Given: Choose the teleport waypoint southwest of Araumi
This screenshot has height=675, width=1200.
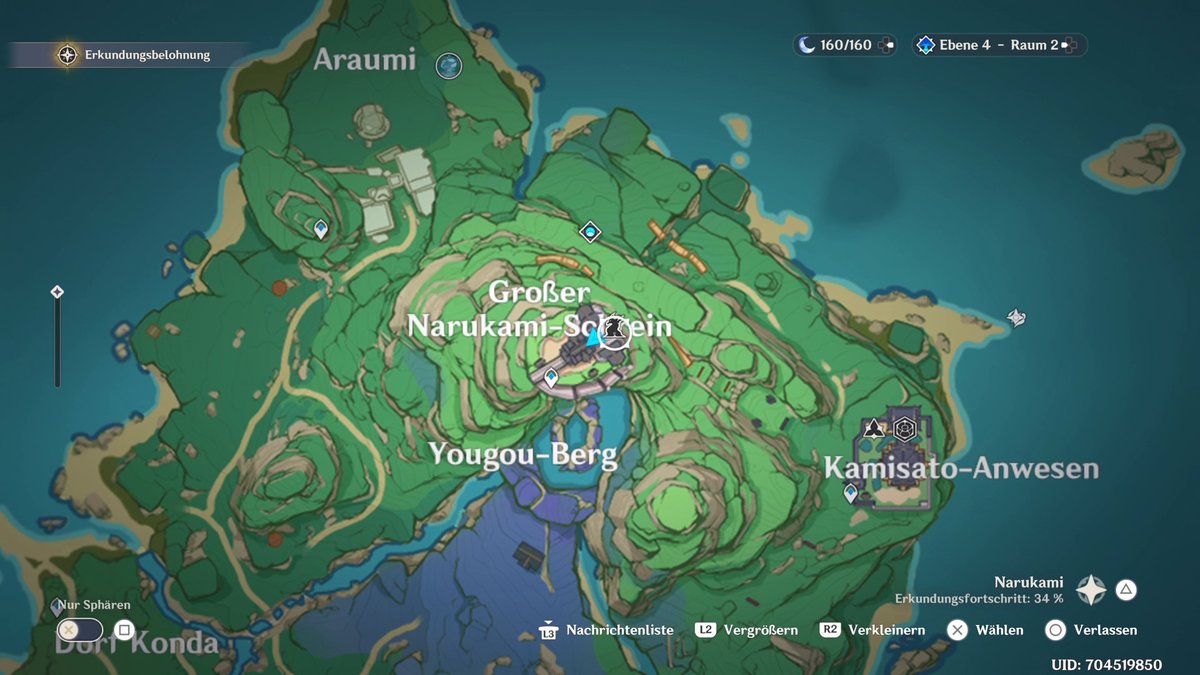Looking at the screenshot, I should [321, 229].
